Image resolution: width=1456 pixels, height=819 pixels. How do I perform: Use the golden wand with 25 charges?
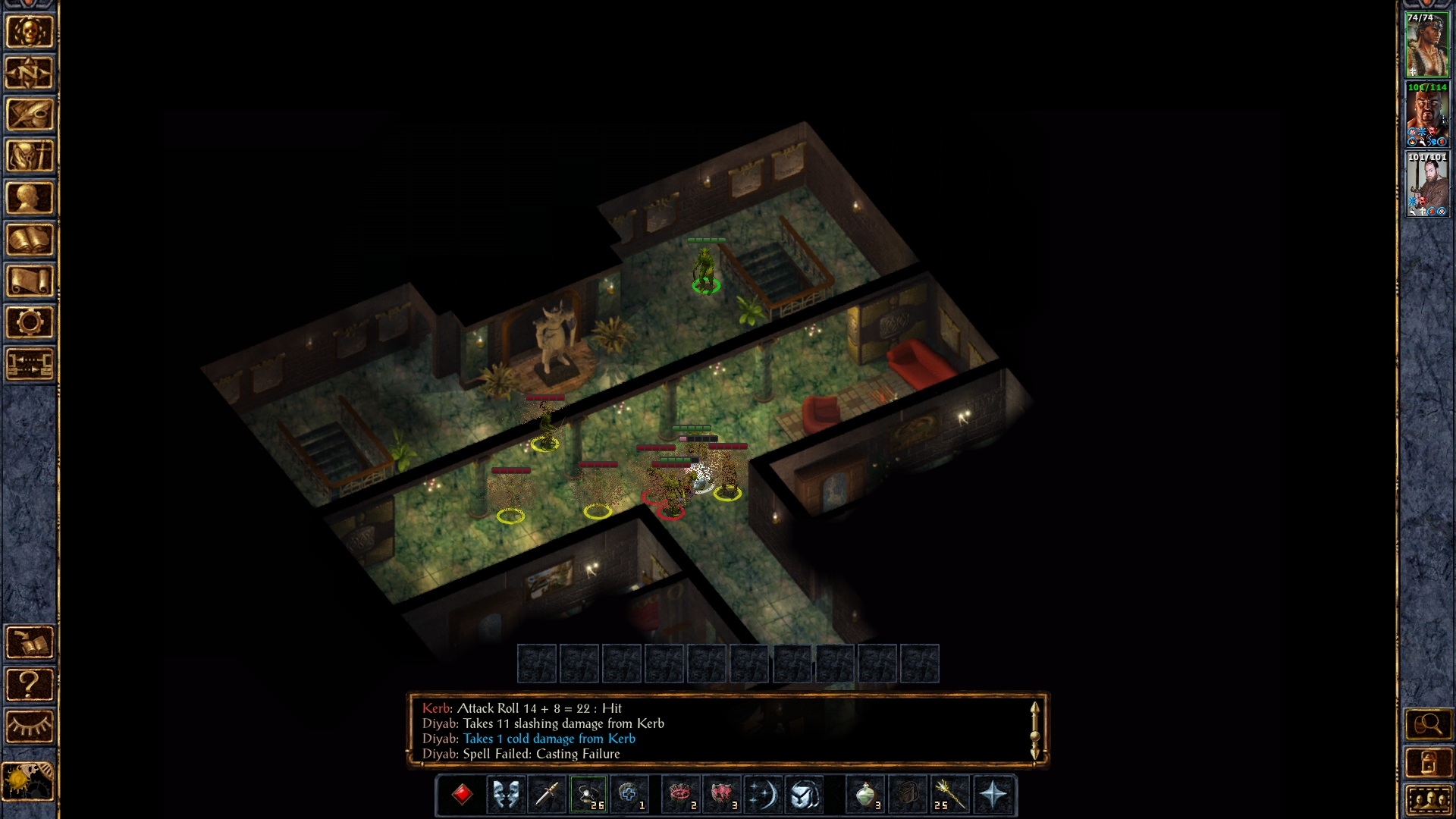(949, 794)
